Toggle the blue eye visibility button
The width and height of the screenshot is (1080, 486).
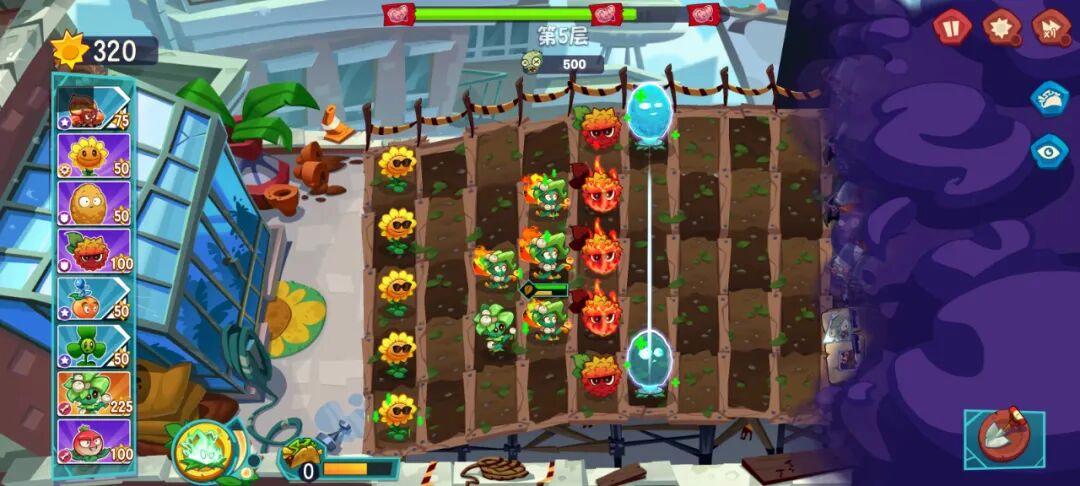1050,151
